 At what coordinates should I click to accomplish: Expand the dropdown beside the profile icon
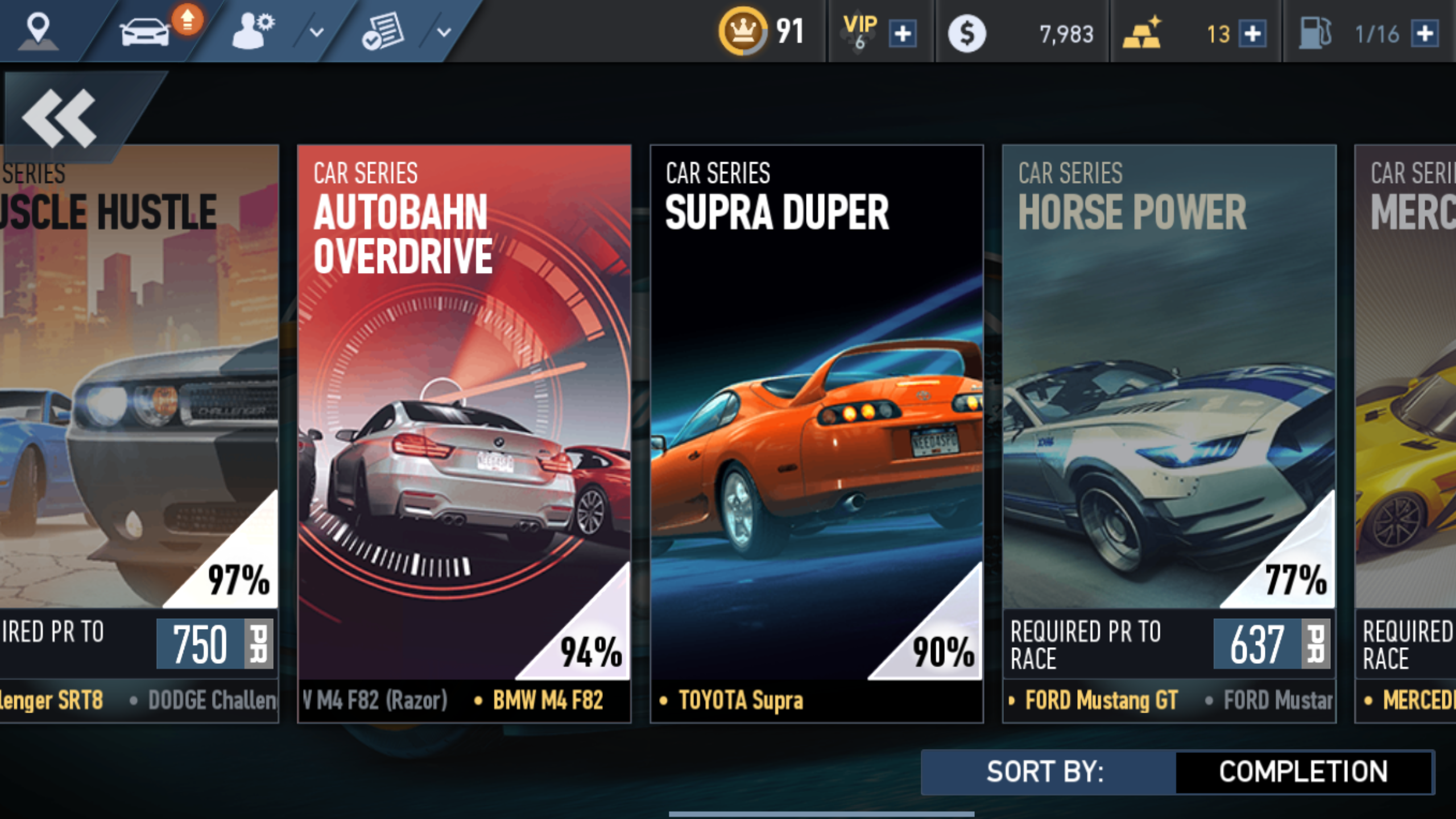pyautogui.click(x=316, y=32)
